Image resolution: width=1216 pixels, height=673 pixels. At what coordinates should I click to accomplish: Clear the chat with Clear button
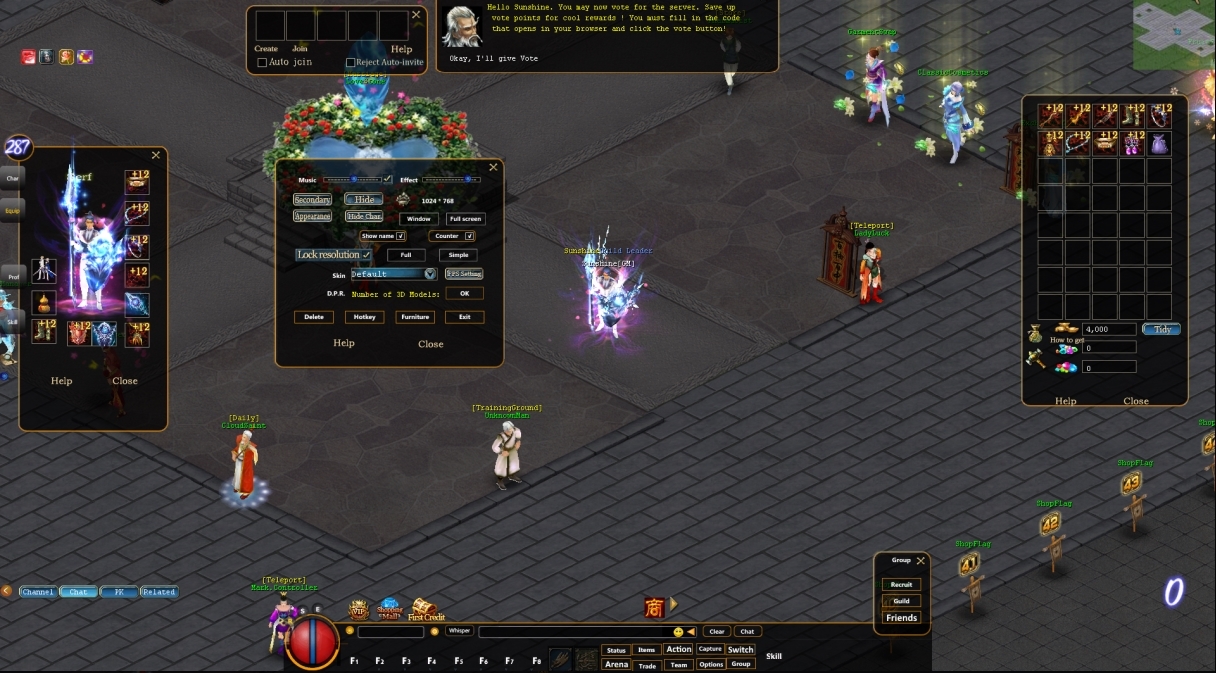(716, 631)
